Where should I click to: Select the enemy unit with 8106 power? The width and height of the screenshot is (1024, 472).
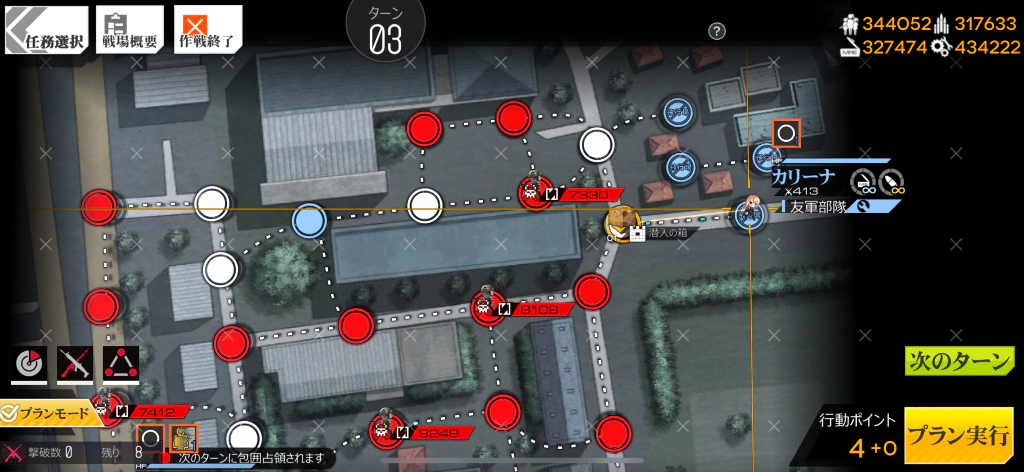(x=487, y=306)
